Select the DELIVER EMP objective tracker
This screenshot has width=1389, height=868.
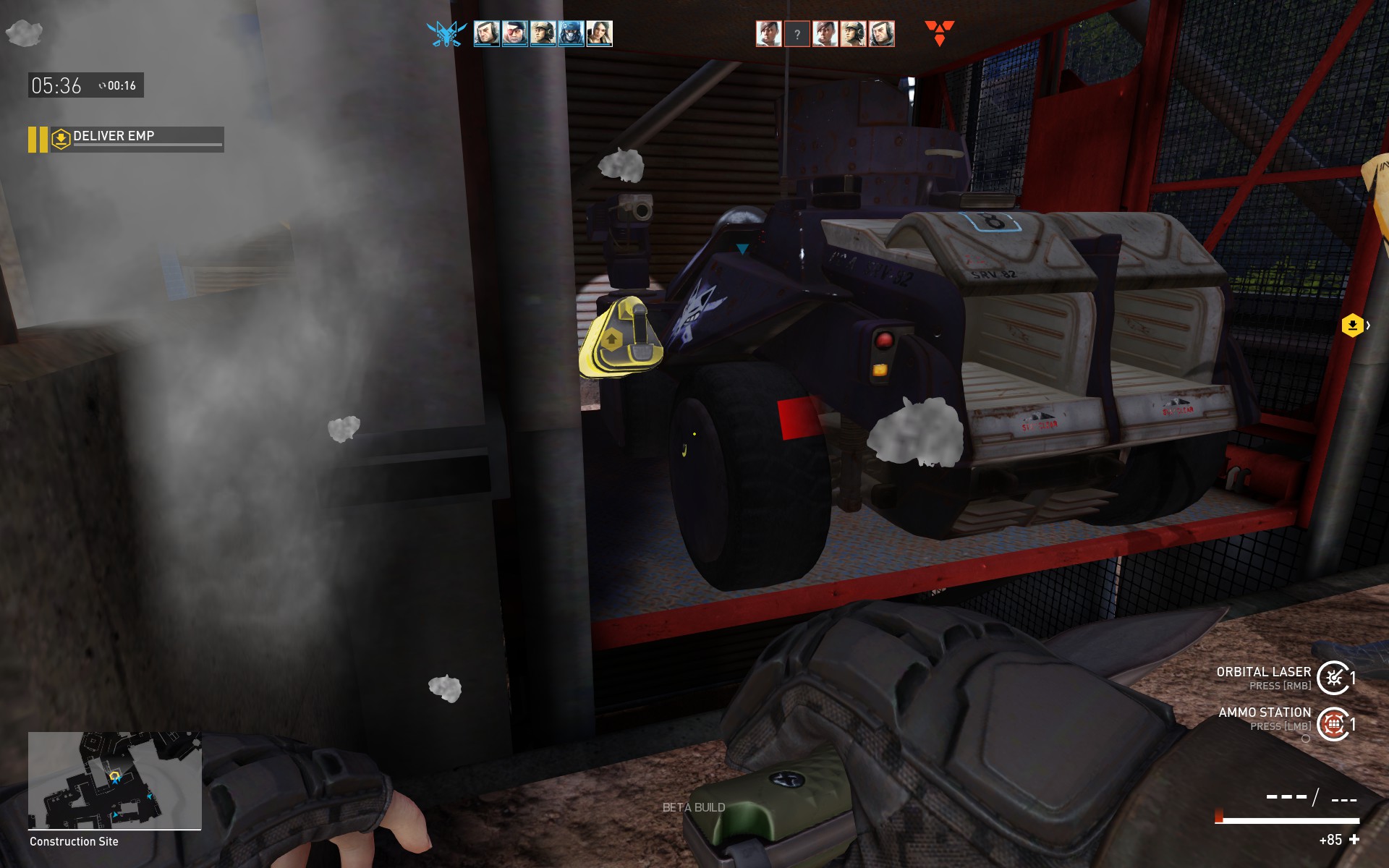click(127, 138)
